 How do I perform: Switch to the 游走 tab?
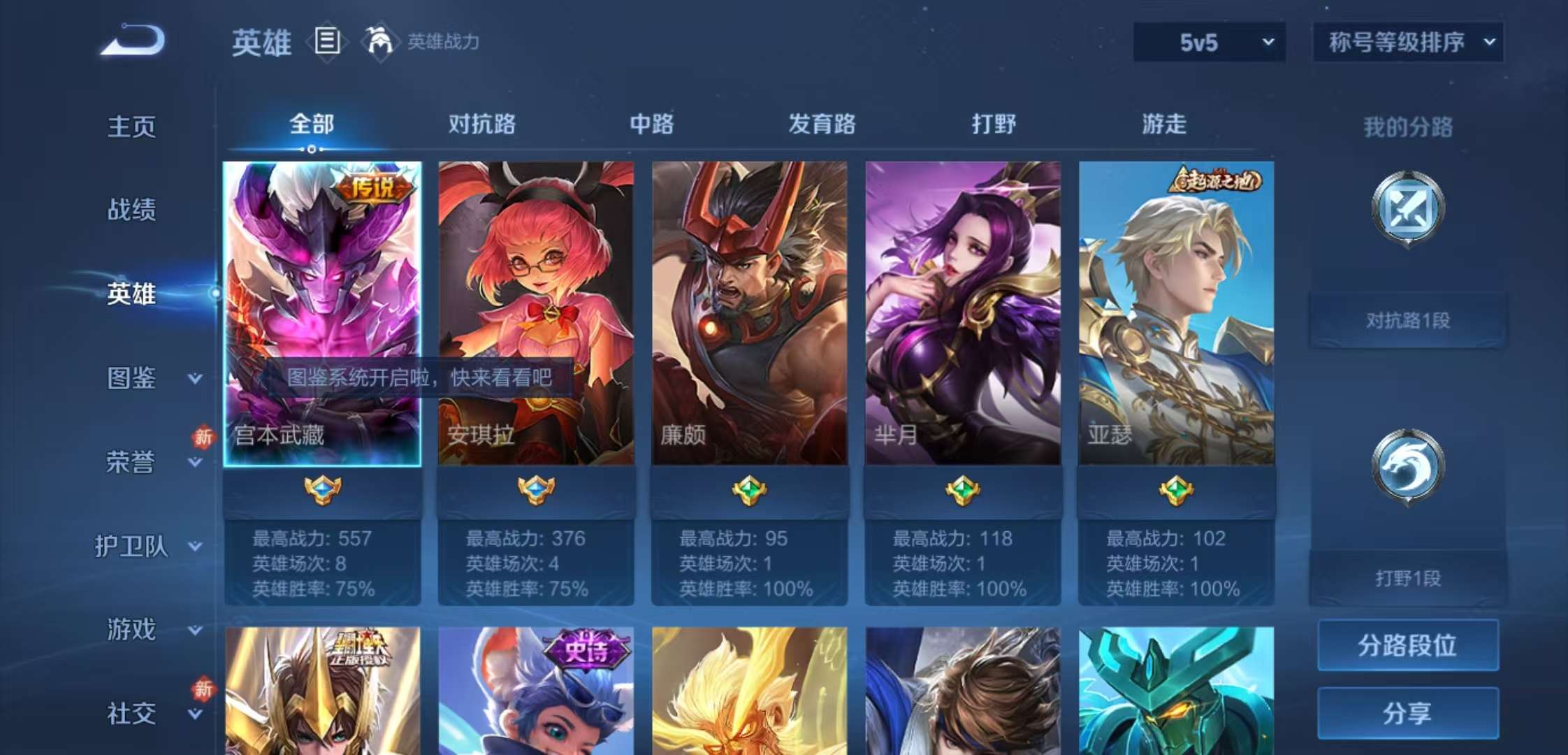pos(1163,126)
